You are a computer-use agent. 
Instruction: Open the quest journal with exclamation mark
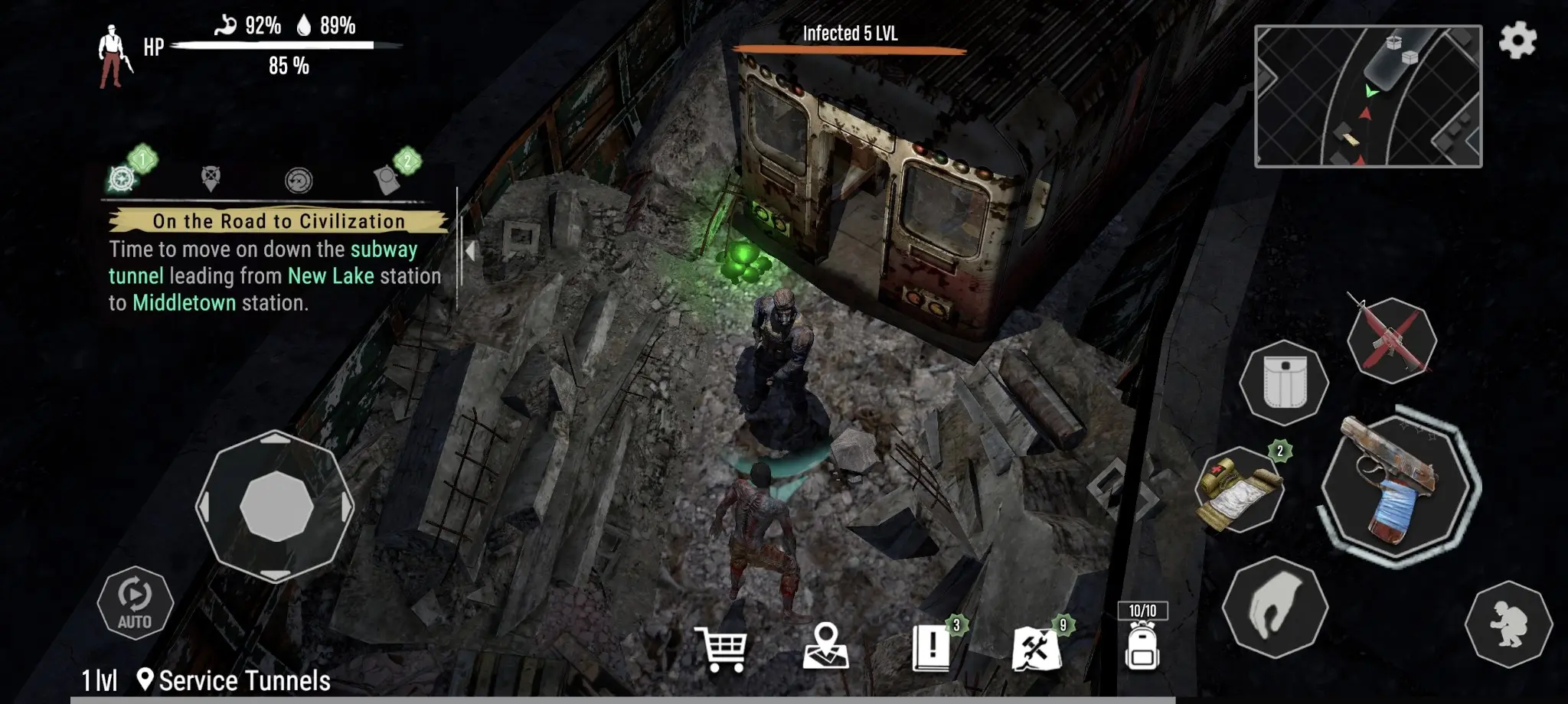(931, 647)
